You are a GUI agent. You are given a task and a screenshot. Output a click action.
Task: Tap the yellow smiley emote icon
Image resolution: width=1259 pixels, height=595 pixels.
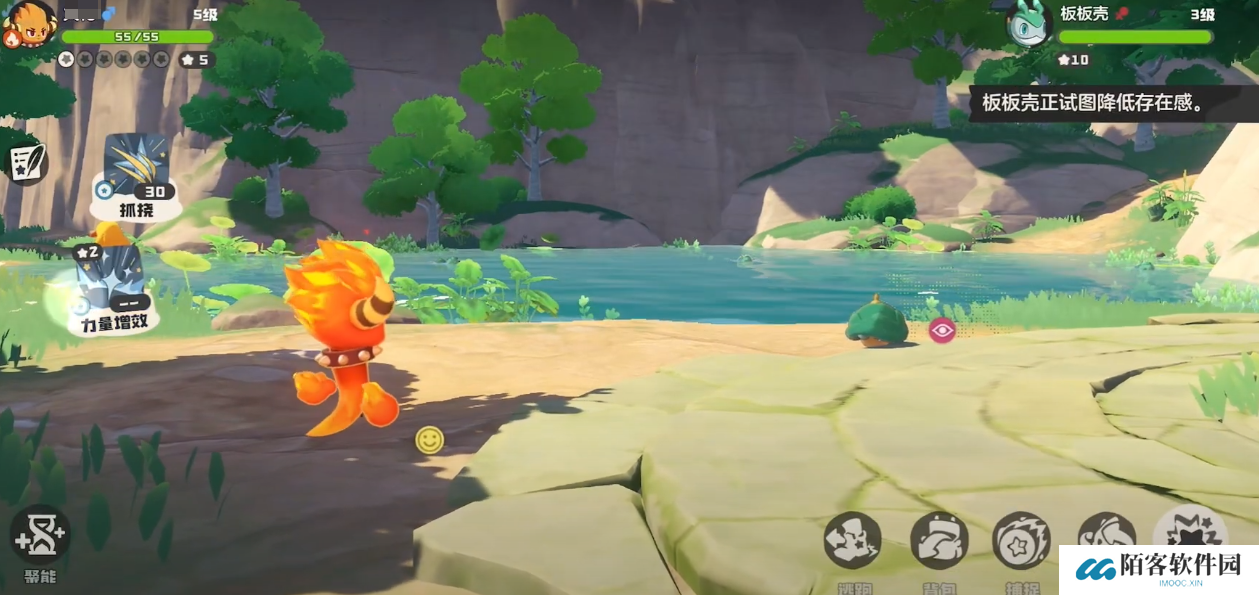coord(430,440)
